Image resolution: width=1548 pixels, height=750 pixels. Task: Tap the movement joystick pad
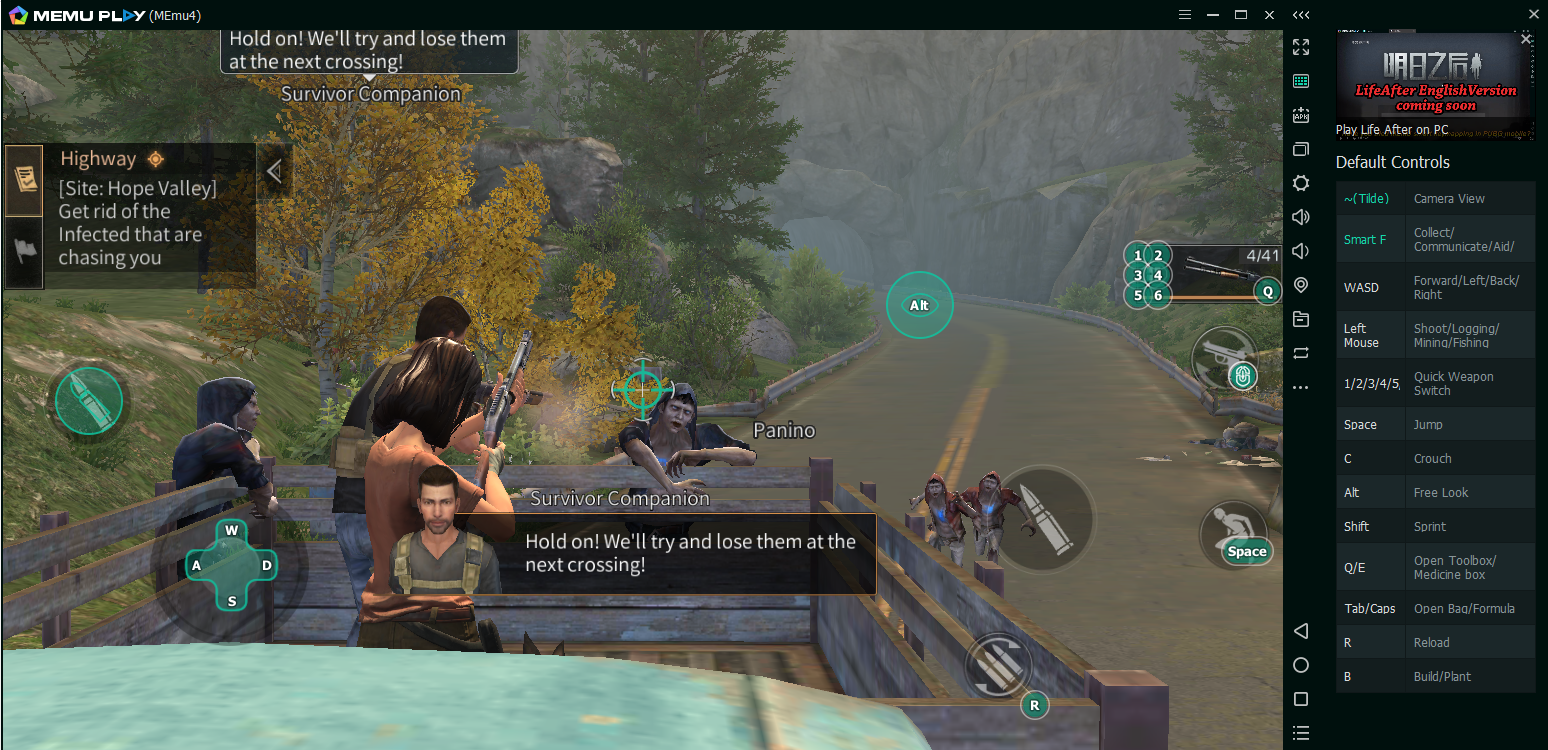232,565
